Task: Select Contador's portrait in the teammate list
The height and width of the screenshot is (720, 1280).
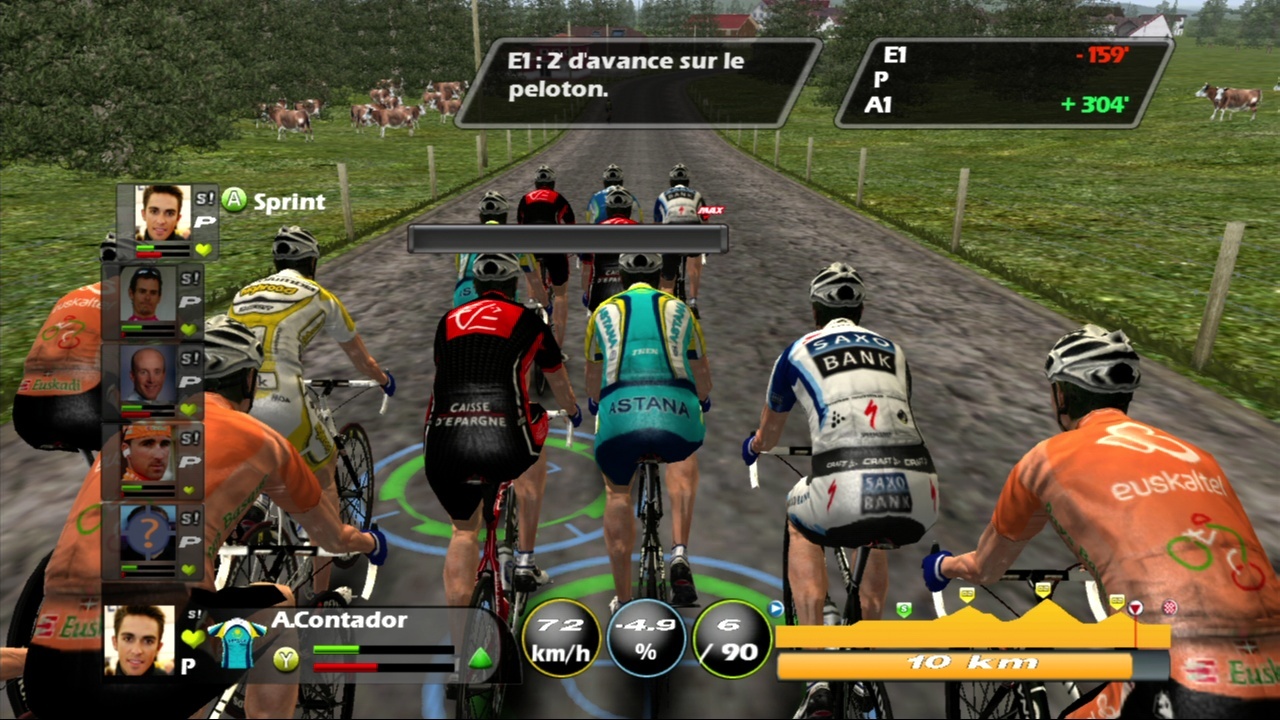Action: tap(162, 213)
